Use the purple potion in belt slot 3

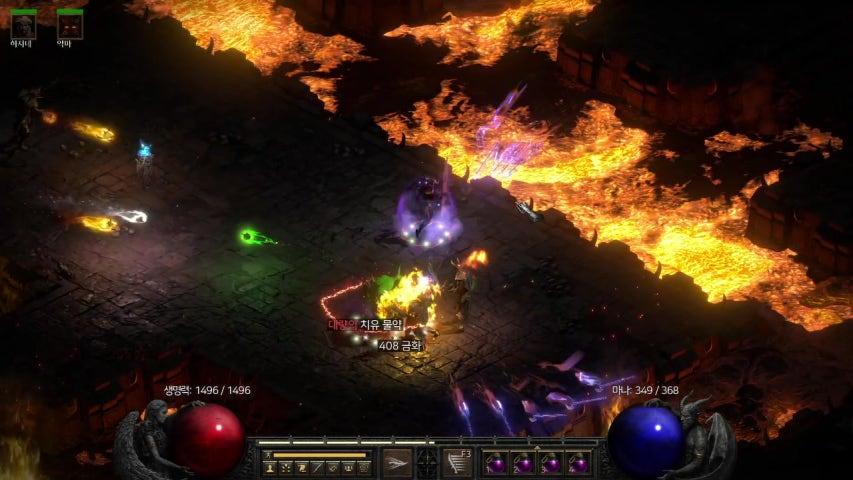point(550,464)
